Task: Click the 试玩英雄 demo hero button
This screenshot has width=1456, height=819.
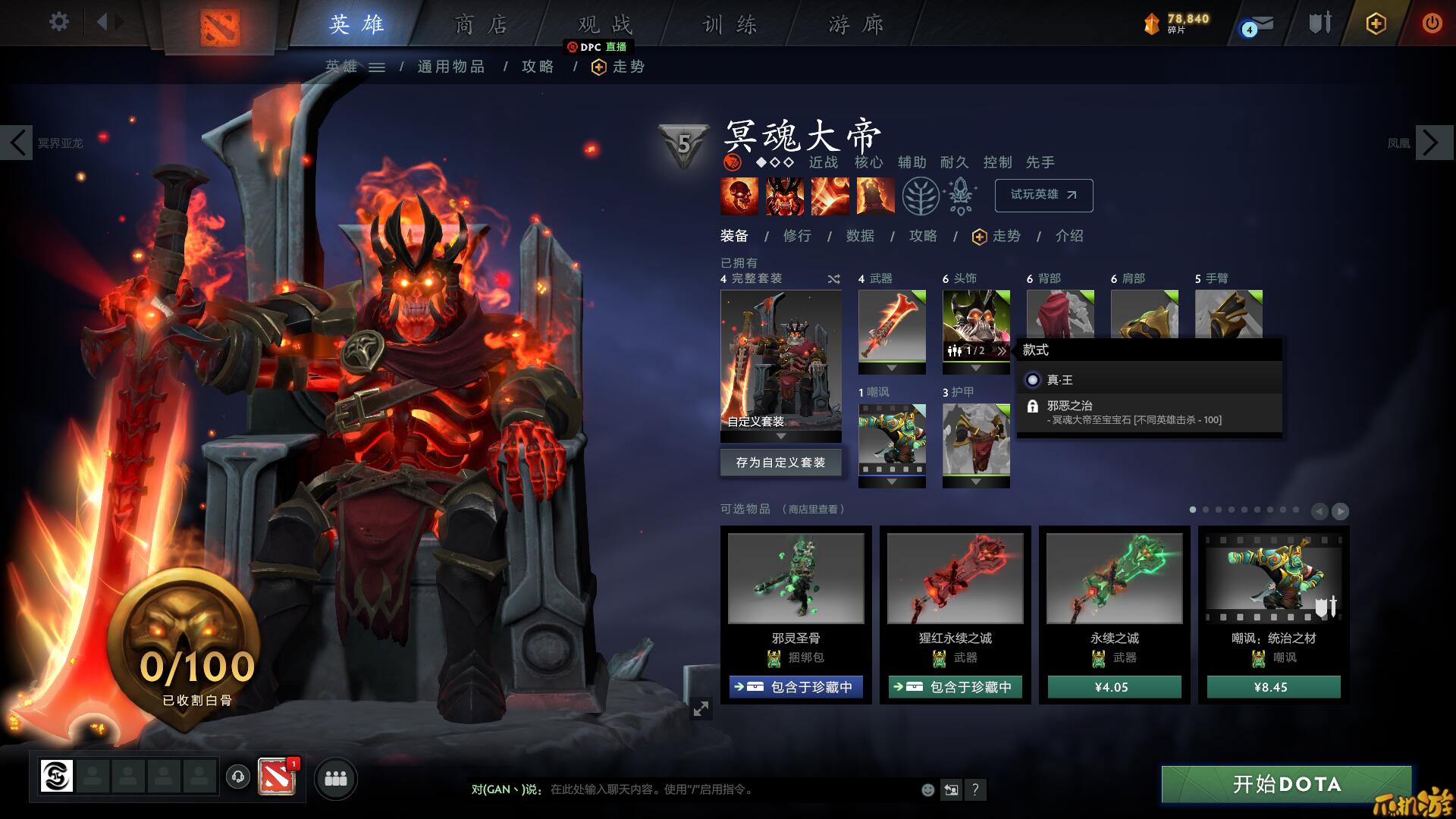Action: [x=1043, y=195]
